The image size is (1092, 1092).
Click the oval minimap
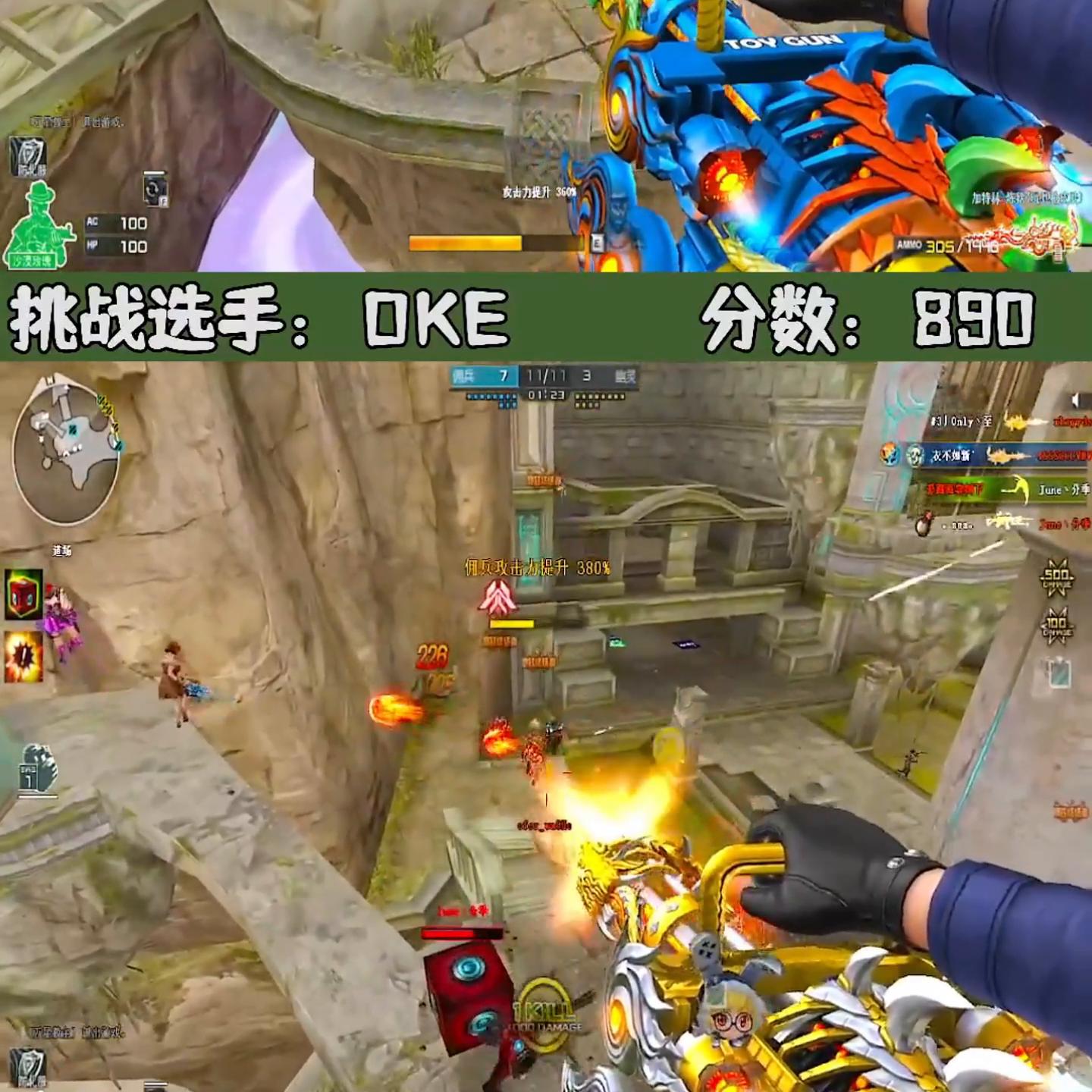coord(67,453)
